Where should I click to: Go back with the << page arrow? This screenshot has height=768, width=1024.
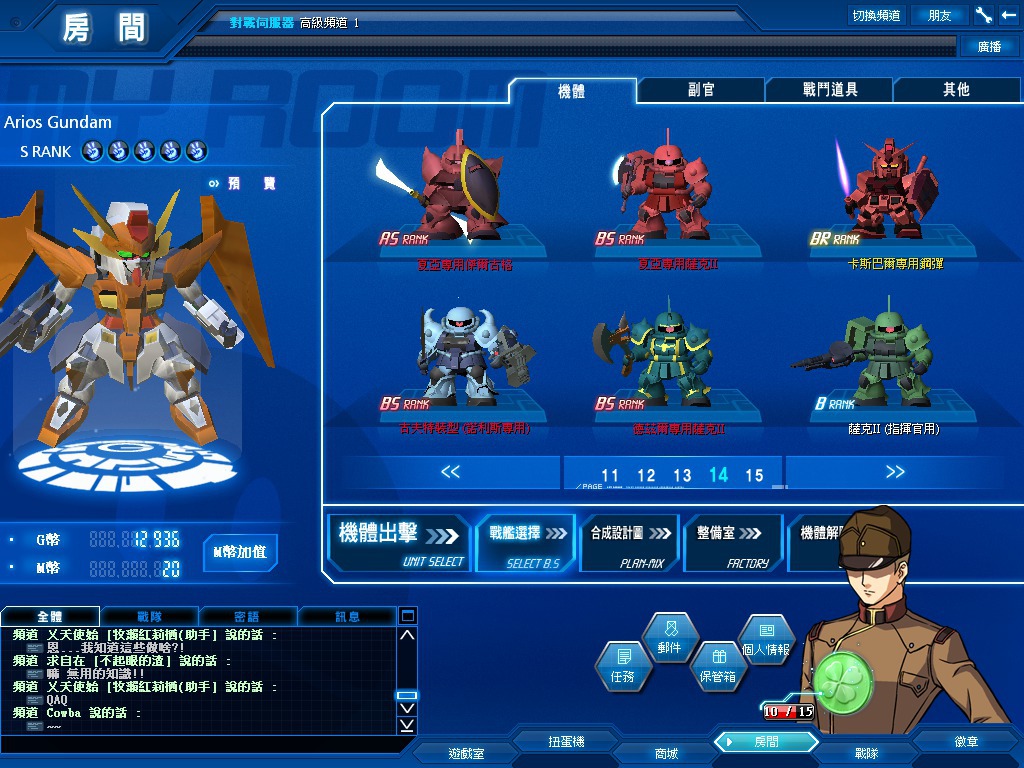point(450,472)
